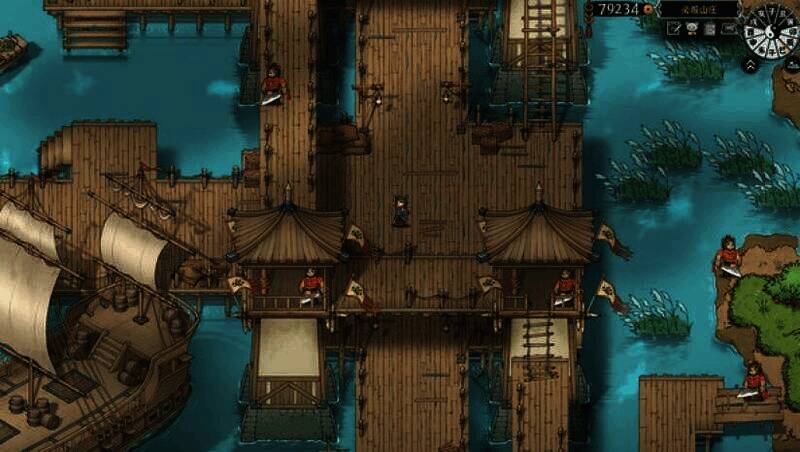Open the quill pen journal icon
Image resolution: width=800 pixels, height=452 pixels.
click(675, 29)
